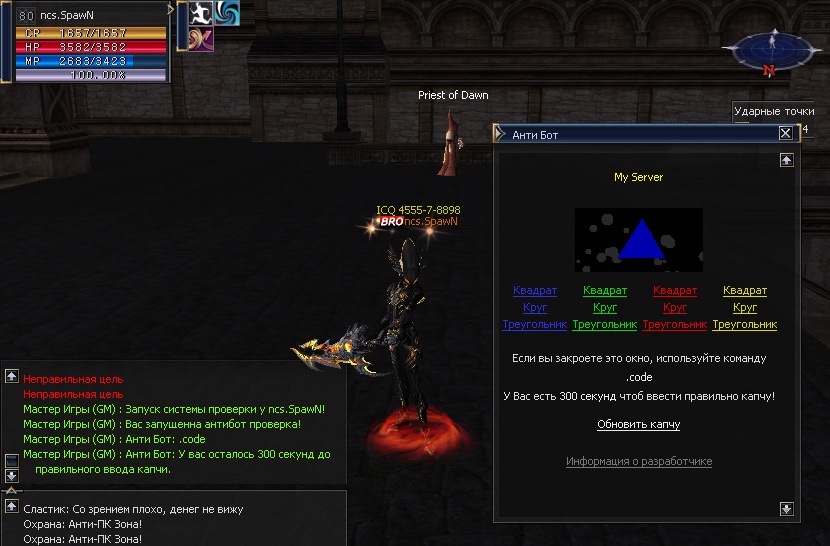Viewport: 830px width, 546px height.
Task: Select the blue swirl buff icon
Action: click(x=227, y=13)
